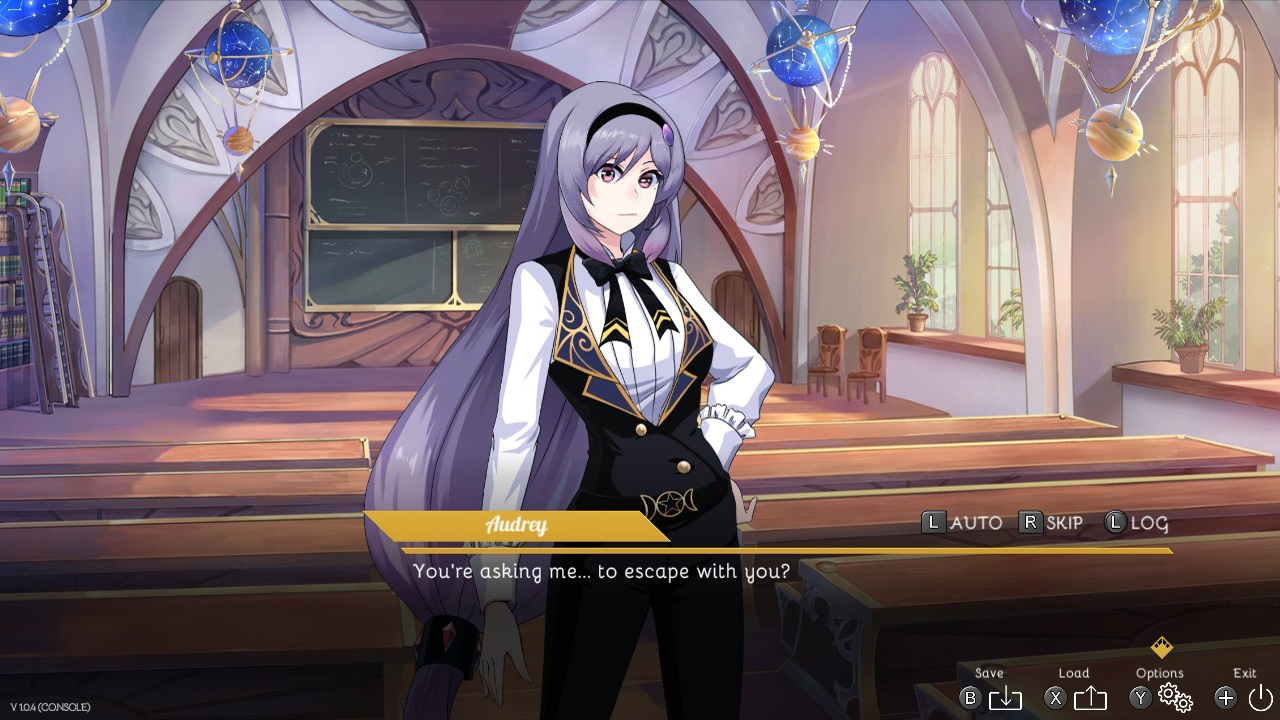Click the Load label
Screen dimensions: 1280x720
tap(1075, 673)
